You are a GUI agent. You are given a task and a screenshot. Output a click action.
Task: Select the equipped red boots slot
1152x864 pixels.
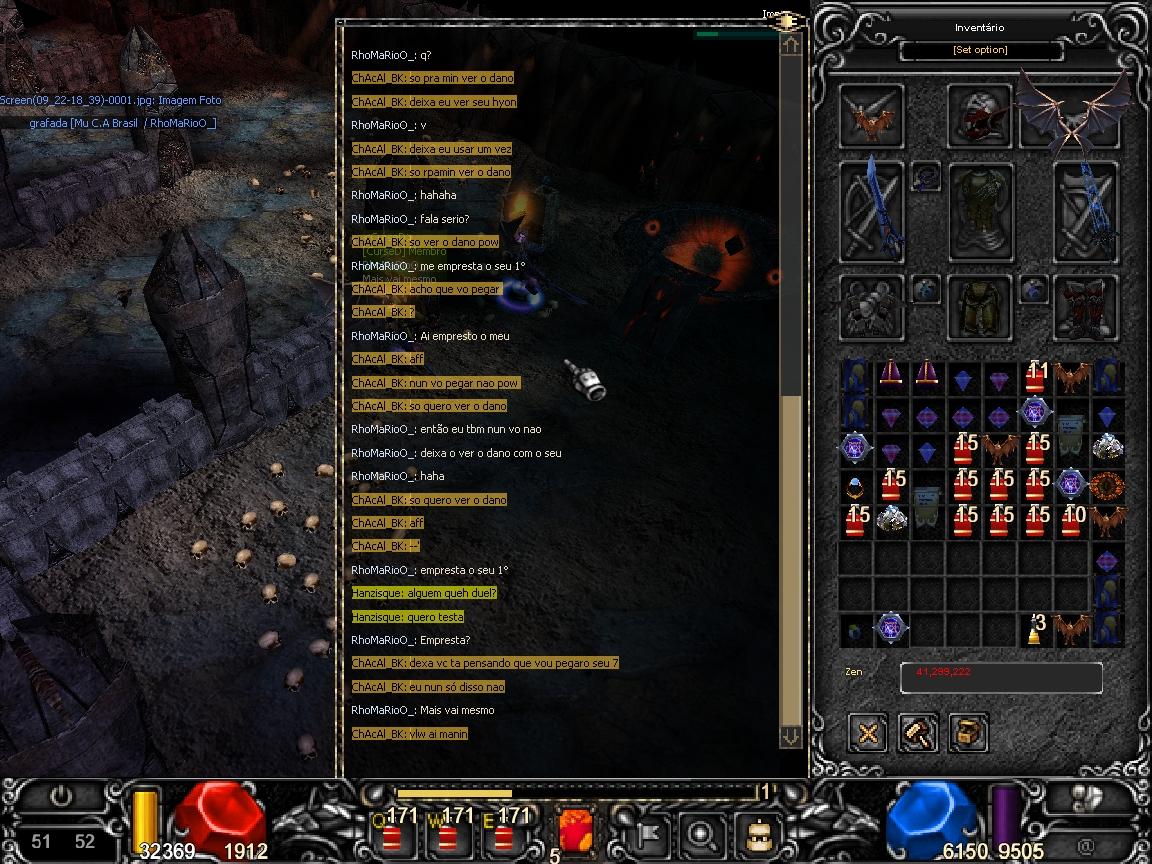(x=1086, y=307)
